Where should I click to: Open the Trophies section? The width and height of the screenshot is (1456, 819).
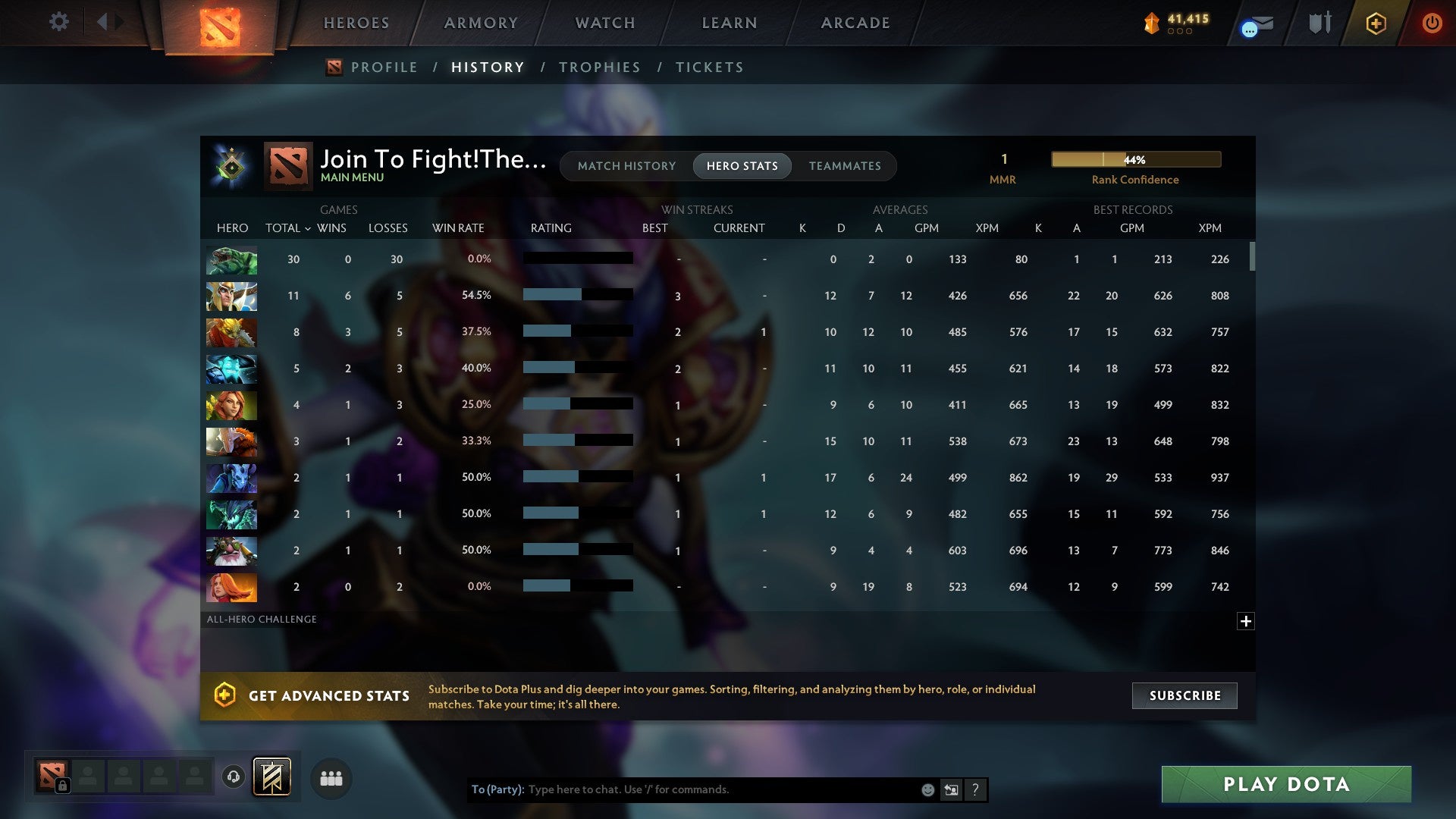click(598, 67)
